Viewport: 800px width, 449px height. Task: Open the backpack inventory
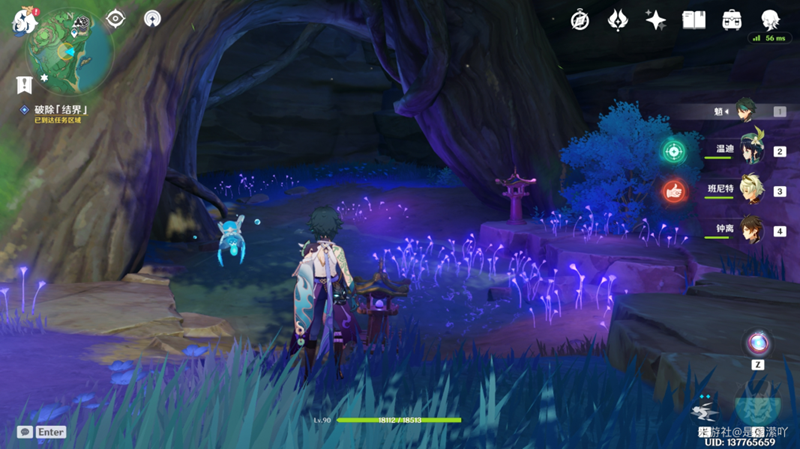click(x=732, y=19)
